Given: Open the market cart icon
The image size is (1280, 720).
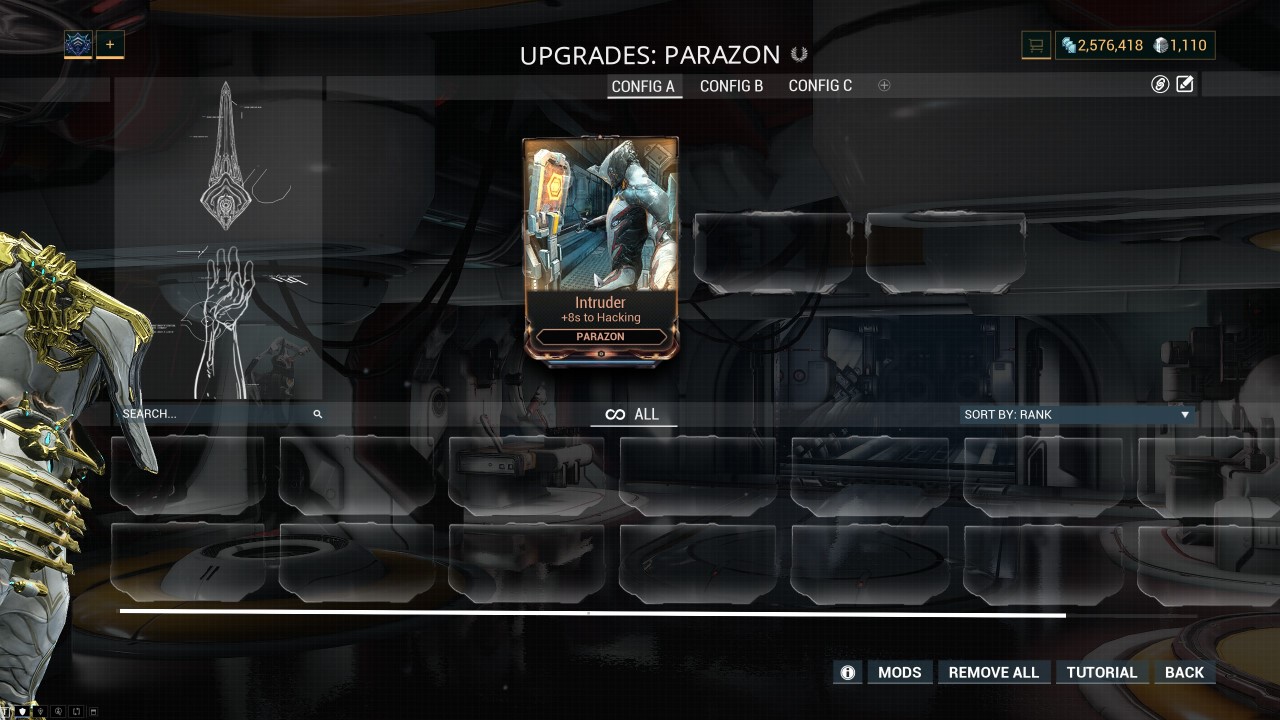Looking at the screenshot, I should pos(1035,45).
